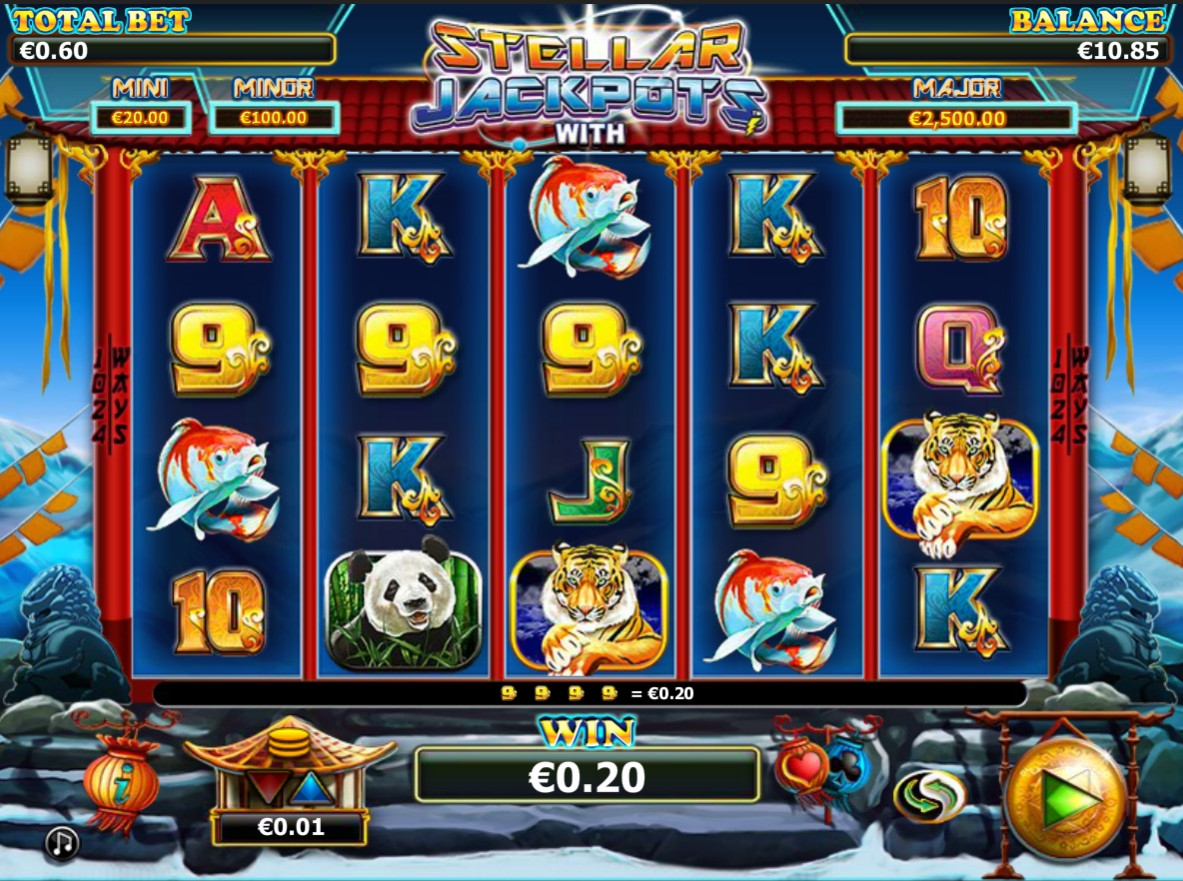Toggle the music note sound button

pos(62,844)
